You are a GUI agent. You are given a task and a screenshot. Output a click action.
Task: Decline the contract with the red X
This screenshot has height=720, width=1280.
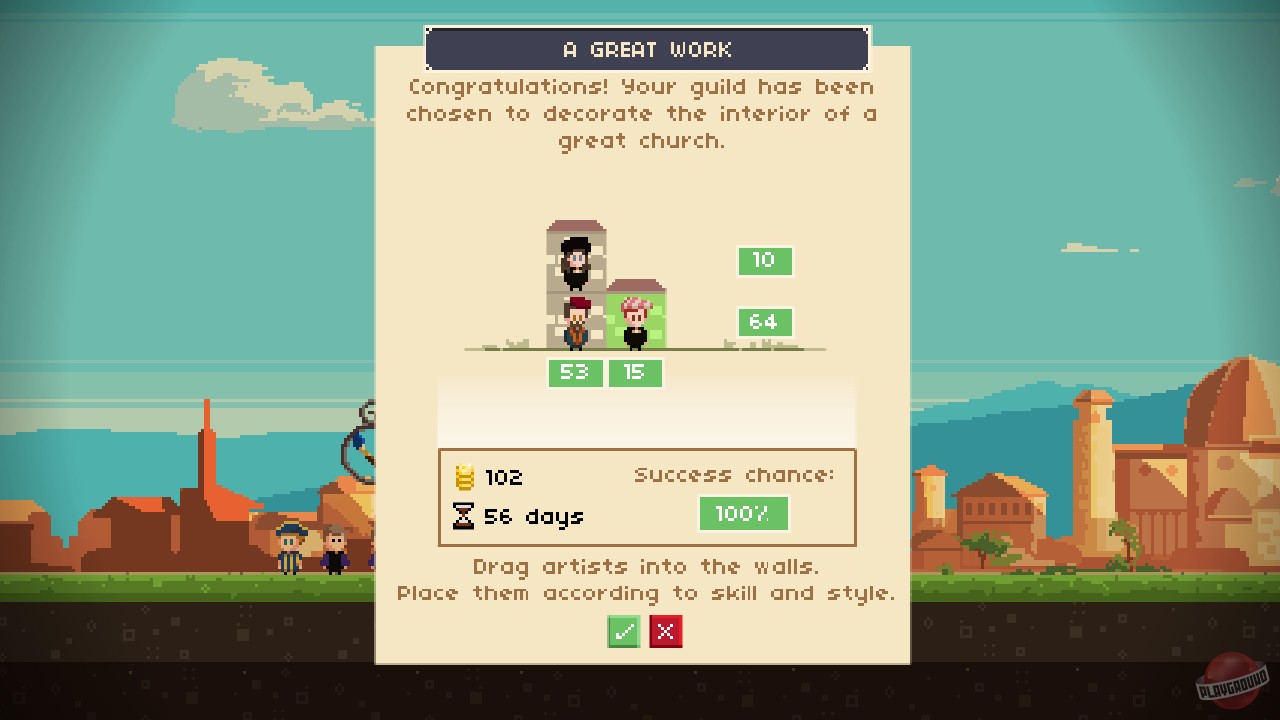tap(666, 631)
